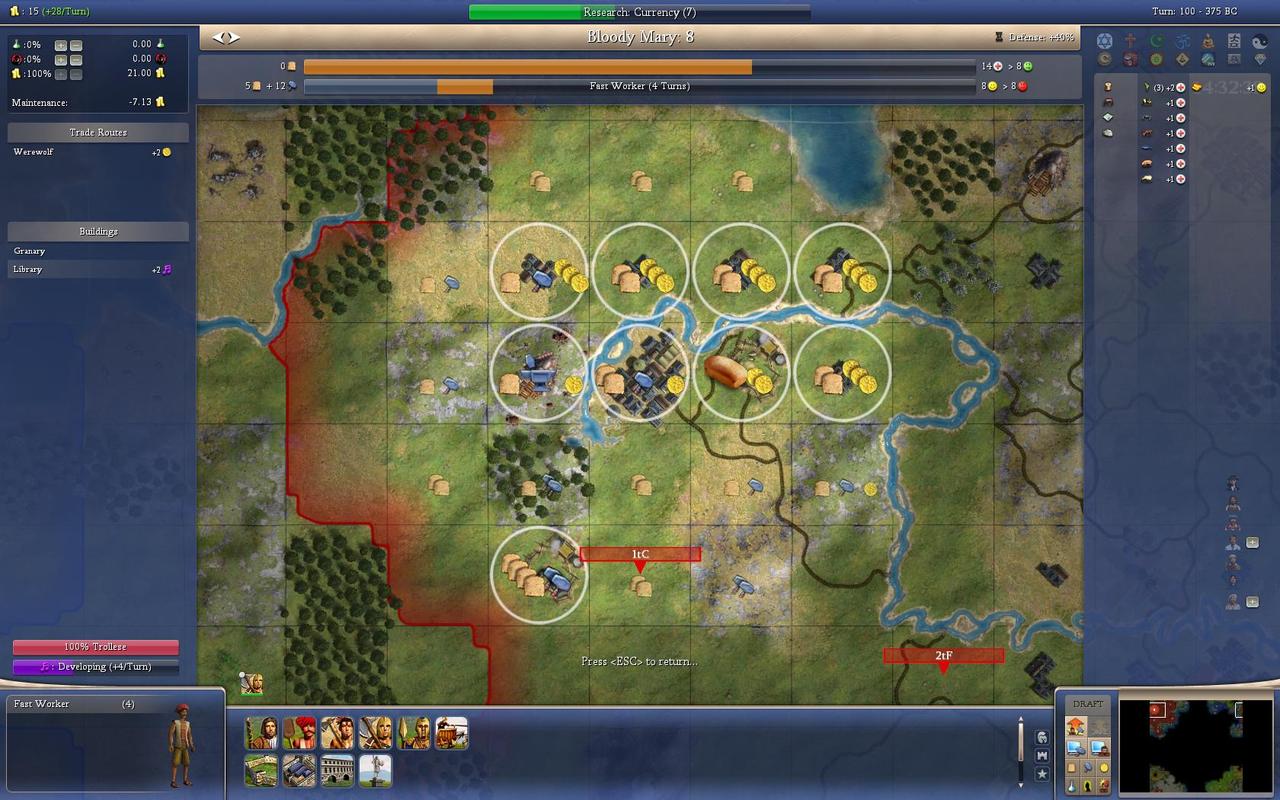Choose the Settler unit to build
Viewport: 1280px width, 800px height.
[261, 734]
